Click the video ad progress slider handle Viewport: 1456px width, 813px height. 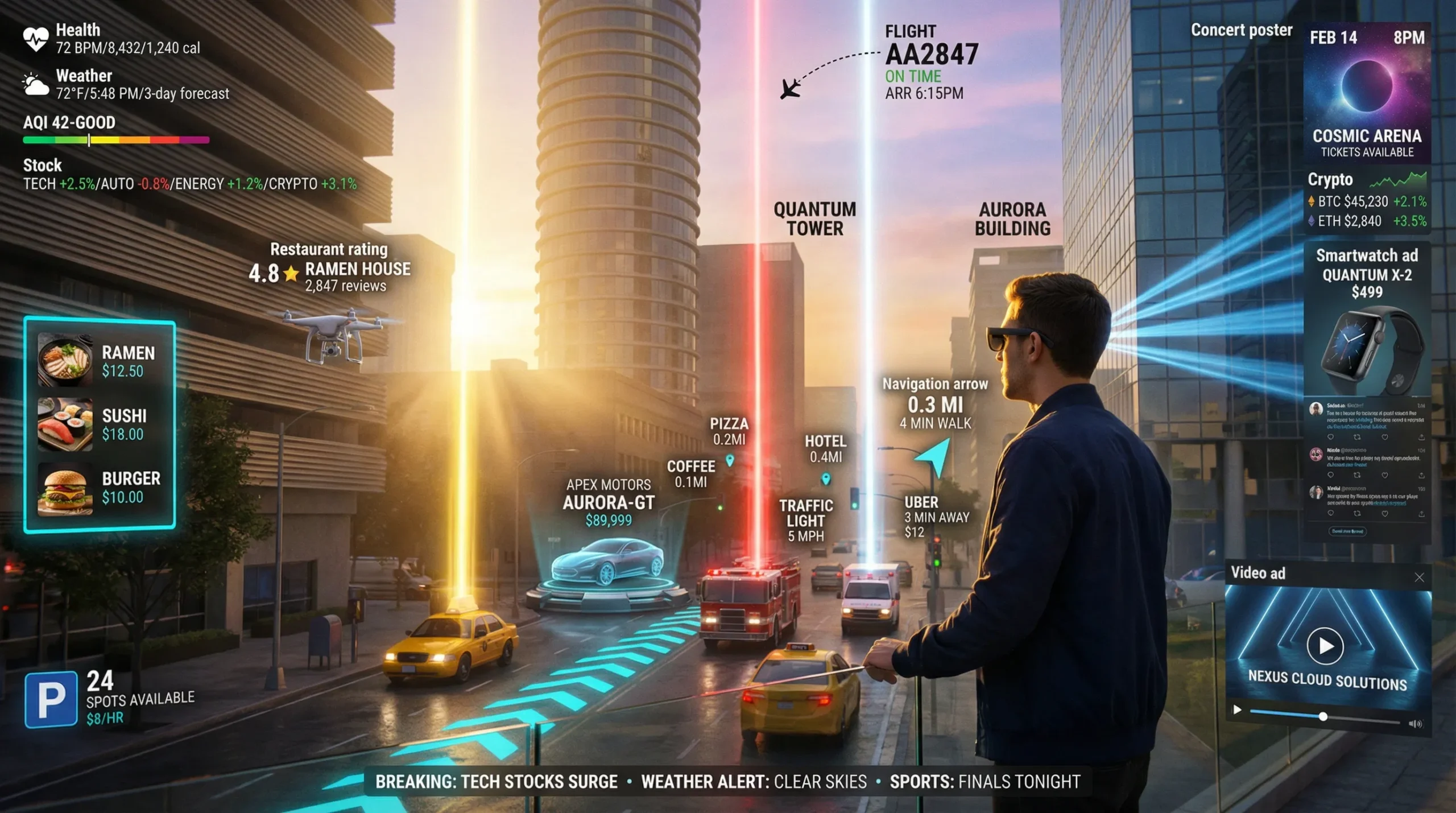(x=1323, y=717)
